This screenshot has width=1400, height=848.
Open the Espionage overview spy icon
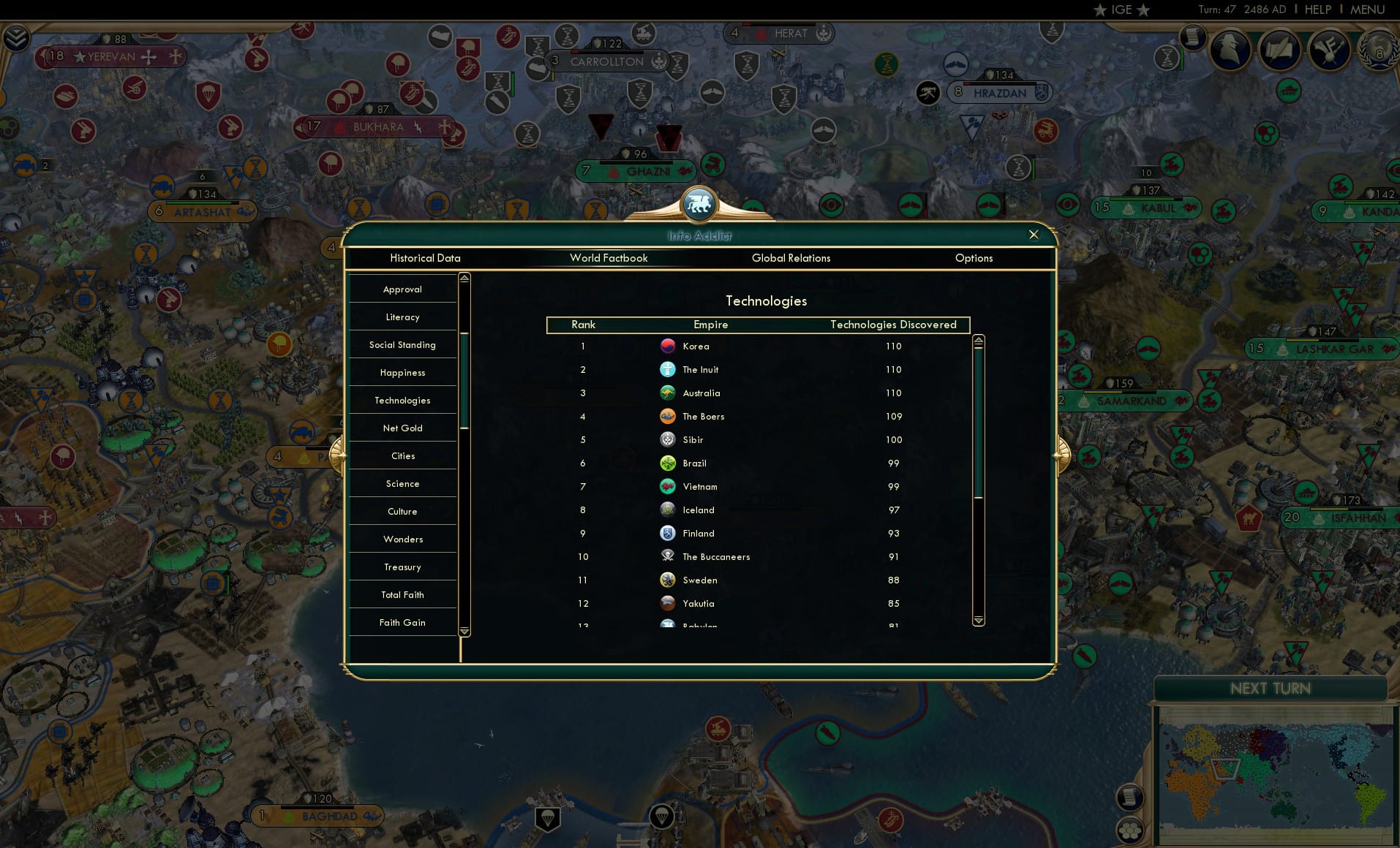pyautogui.click(x=1230, y=50)
